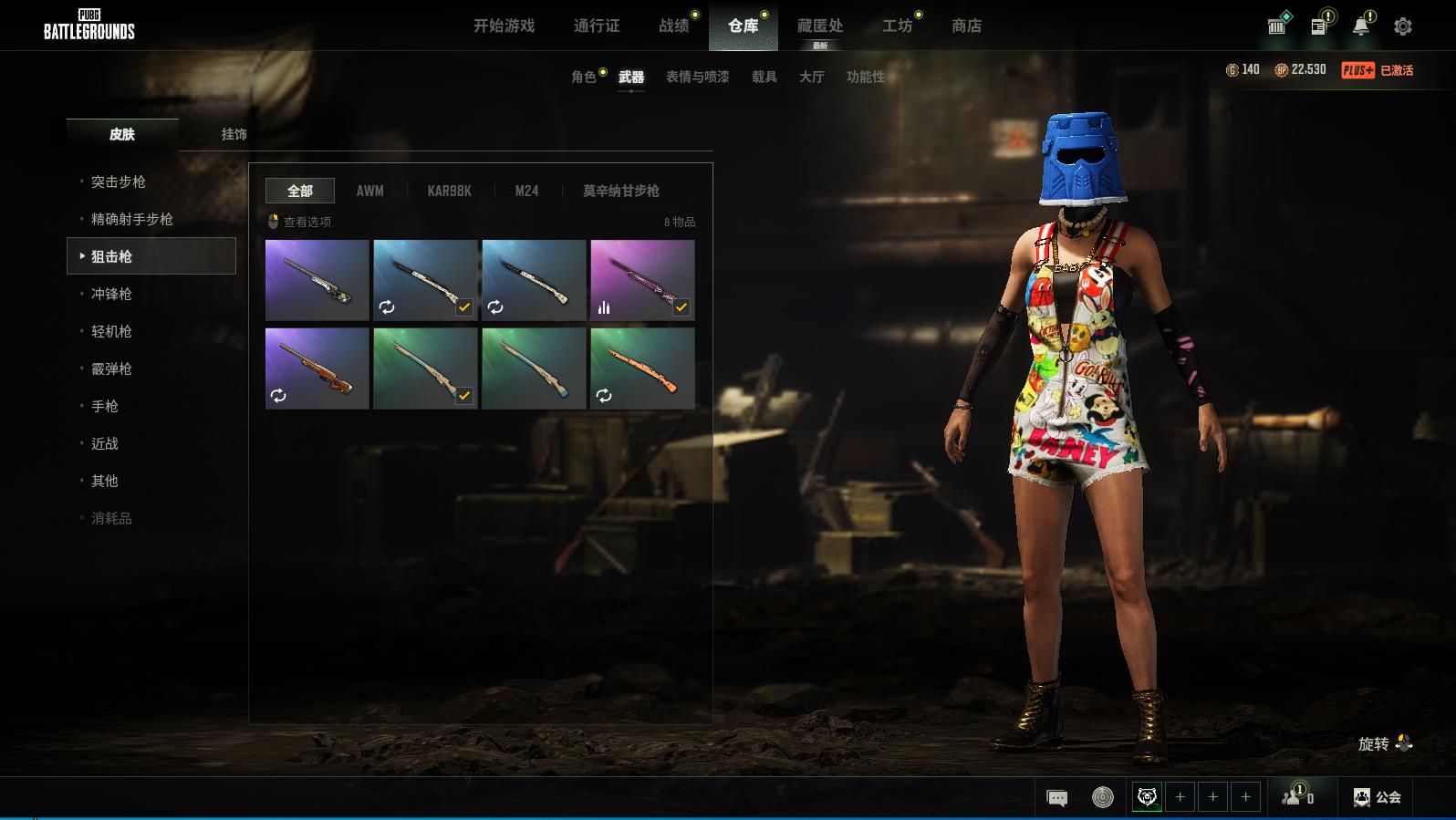
Task: Switch to 表情与喷漆 emotes tab
Action: coord(697,77)
